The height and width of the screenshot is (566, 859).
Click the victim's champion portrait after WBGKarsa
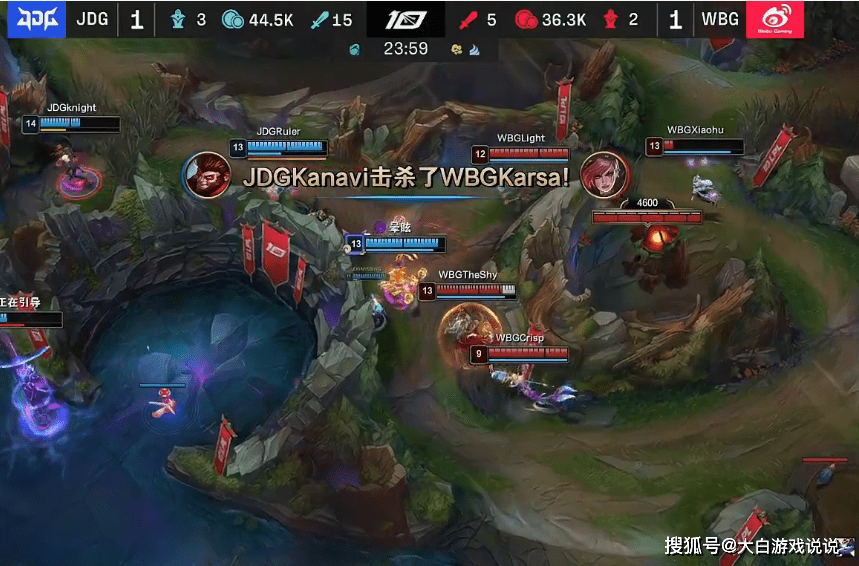coord(603,175)
